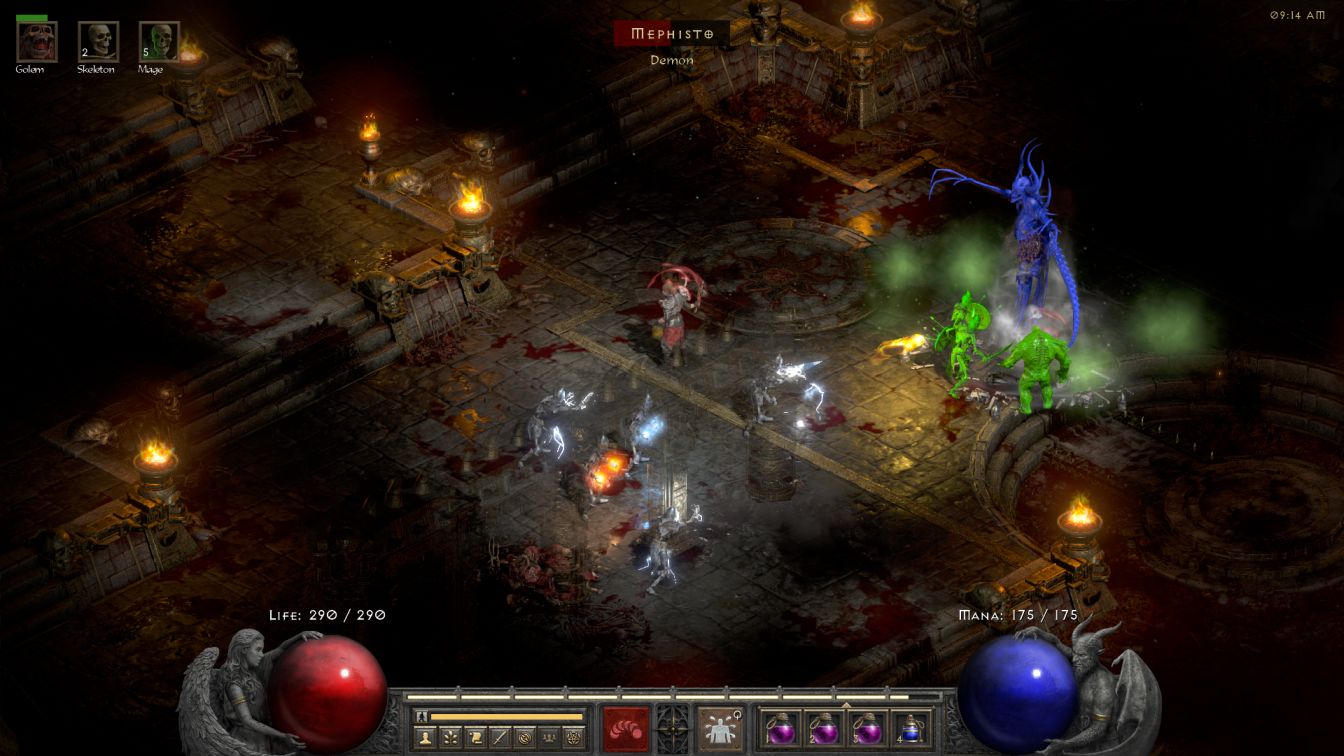The width and height of the screenshot is (1344, 756).
Task: Expand the belt with the small arrow above the potions
Action: pyautogui.click(x=846, y=705)
